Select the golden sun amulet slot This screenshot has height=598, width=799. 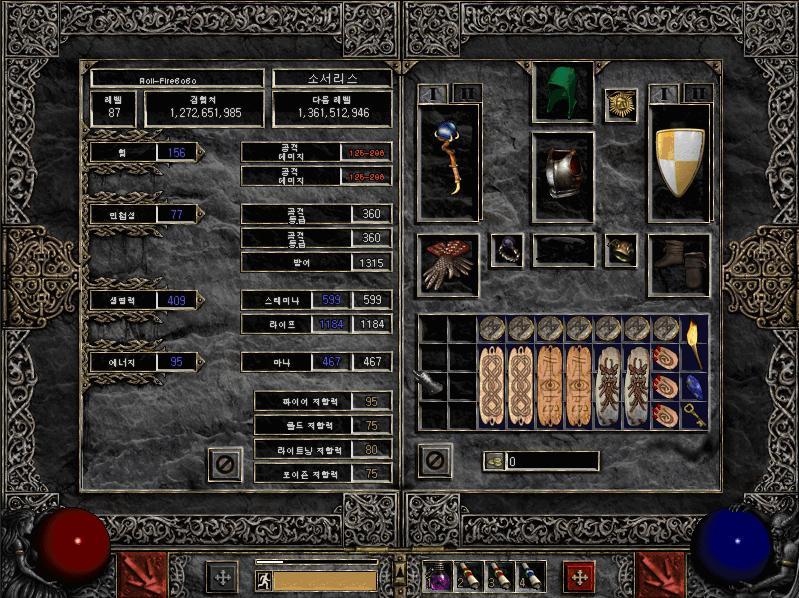620,105
